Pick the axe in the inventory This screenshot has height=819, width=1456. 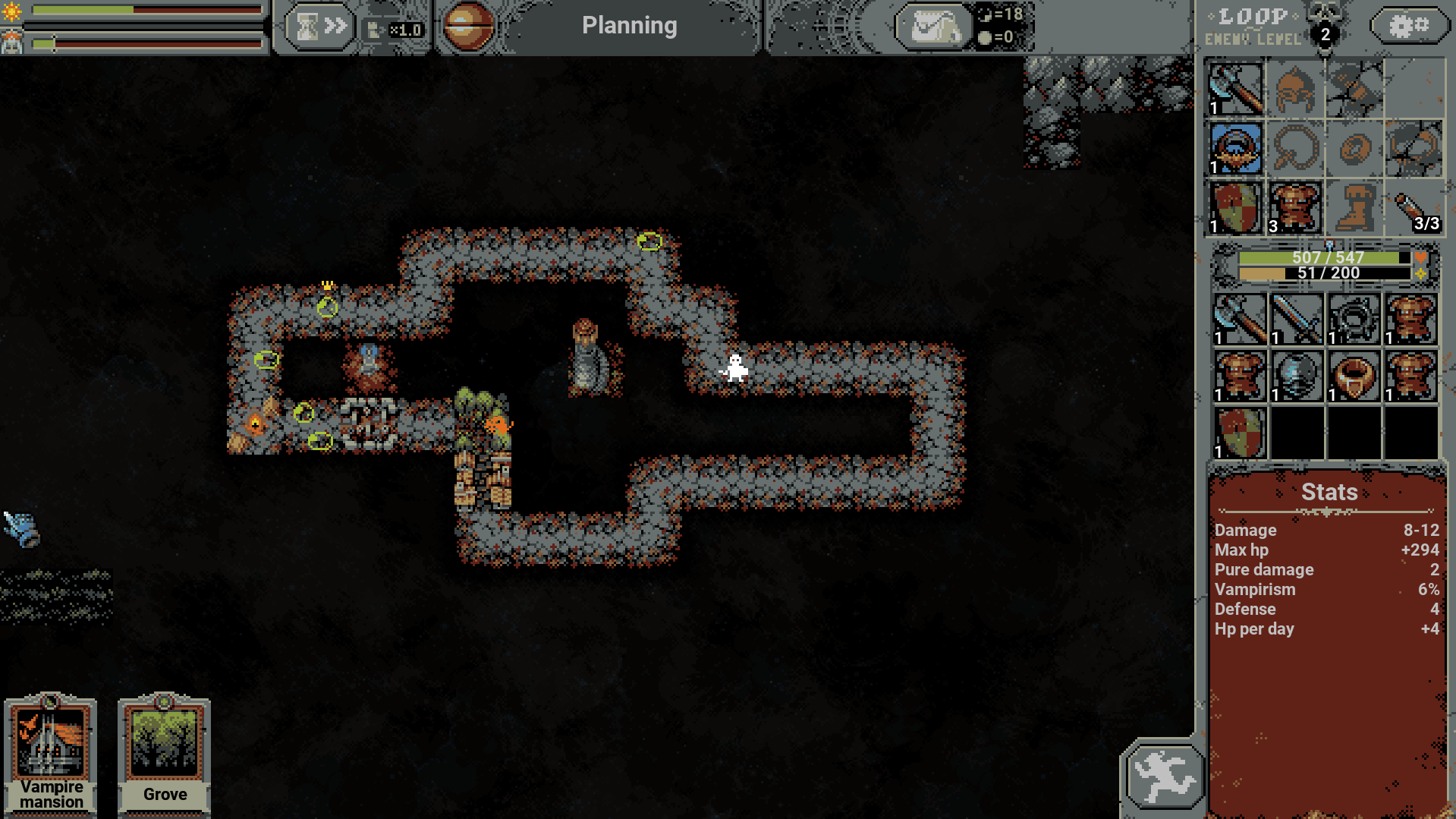point(1240,320)
